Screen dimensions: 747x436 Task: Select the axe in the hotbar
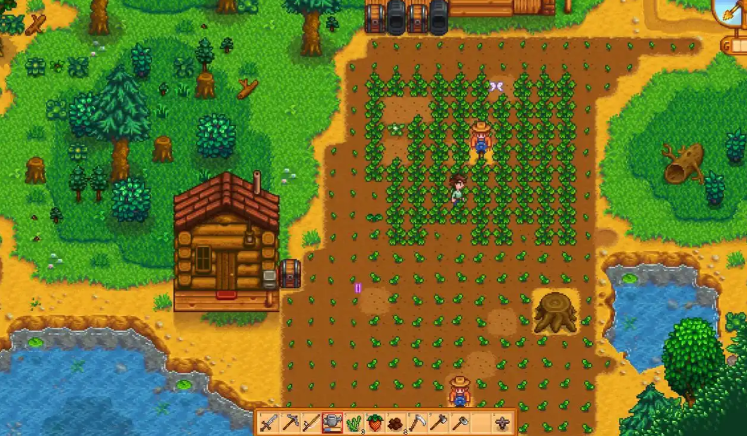tap(437, 423)
